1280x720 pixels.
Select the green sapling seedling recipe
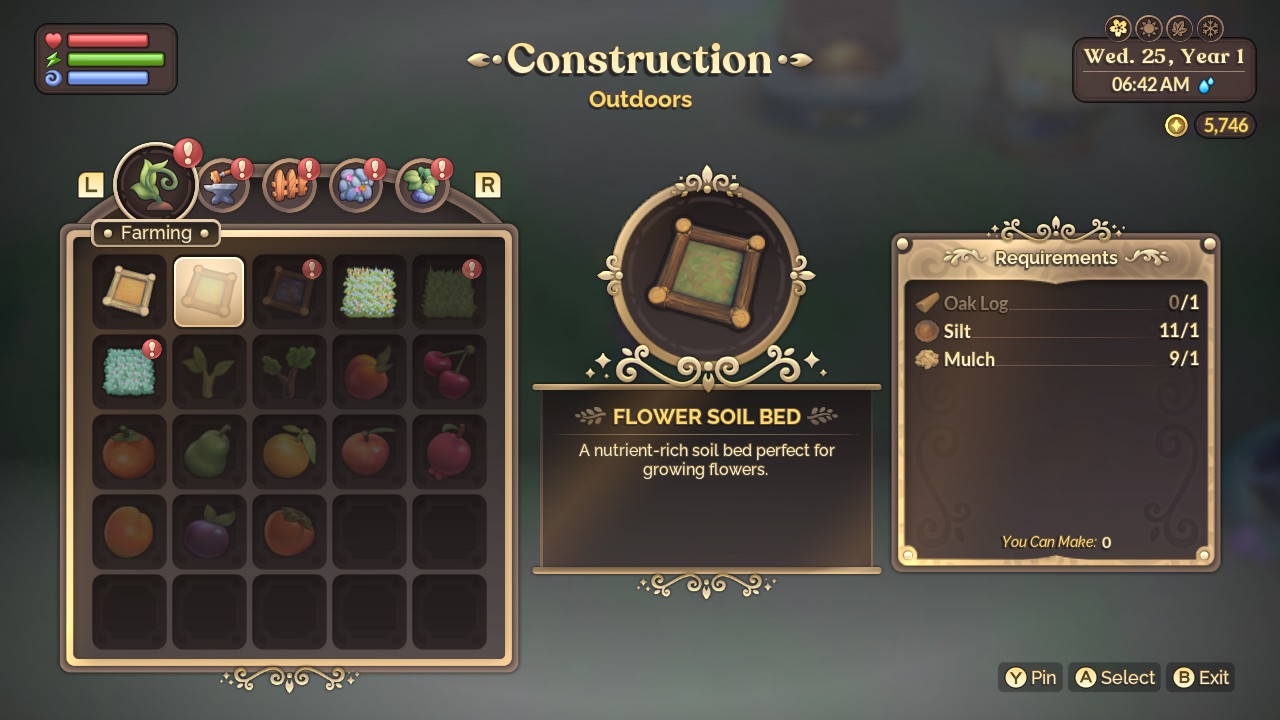(x=208, y=371)
